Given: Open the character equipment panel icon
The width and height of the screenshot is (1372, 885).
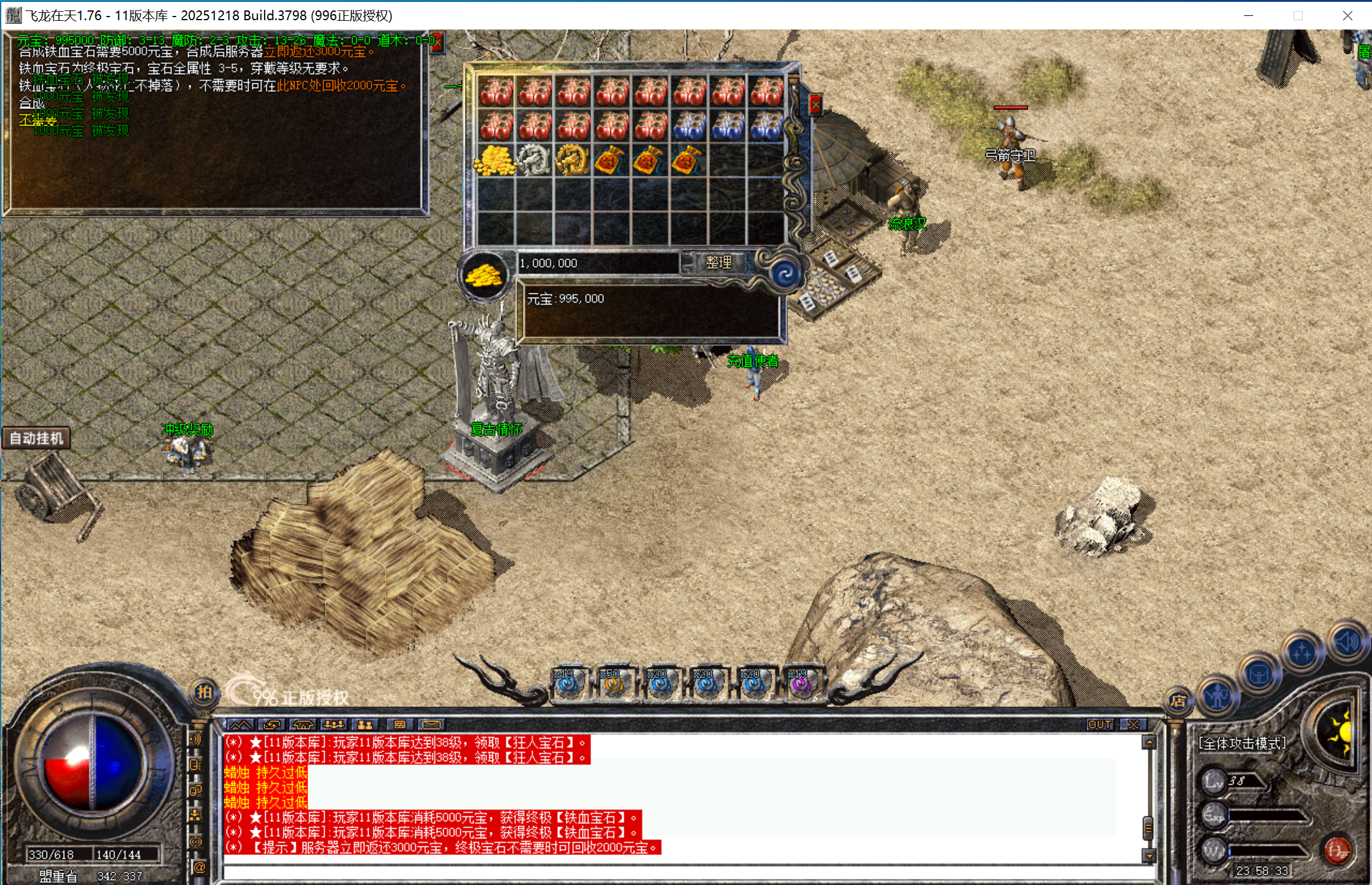Looking at the screenshot, I should [x=1217, y=696].
